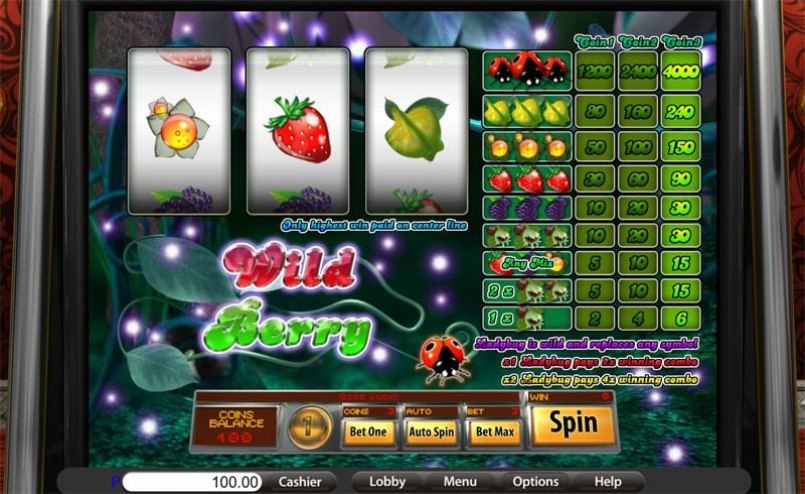
Task: Spin the slot machine reels
Action: 574,425
